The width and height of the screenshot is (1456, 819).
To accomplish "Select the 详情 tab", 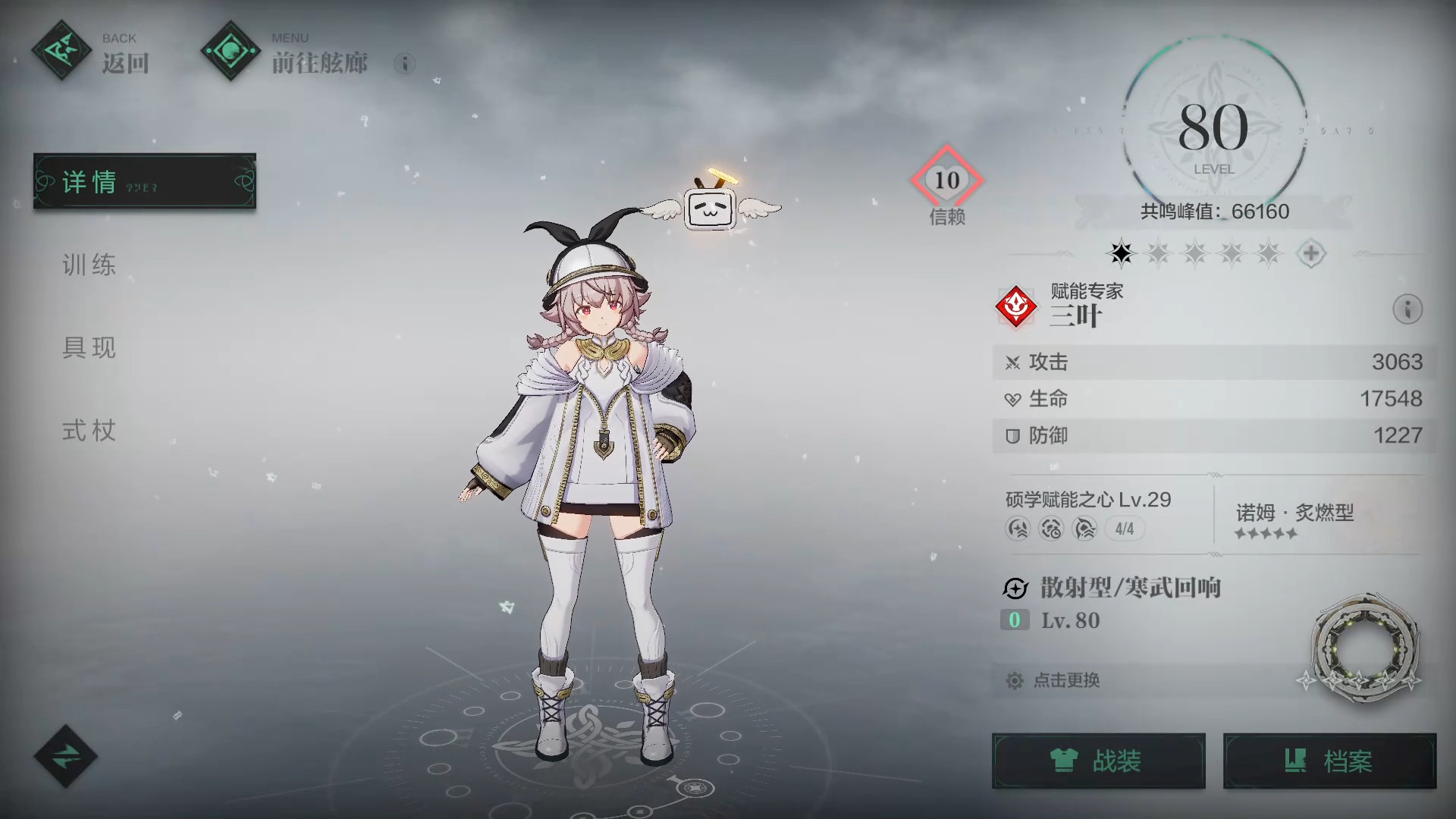I will click(x=144, y=181).
